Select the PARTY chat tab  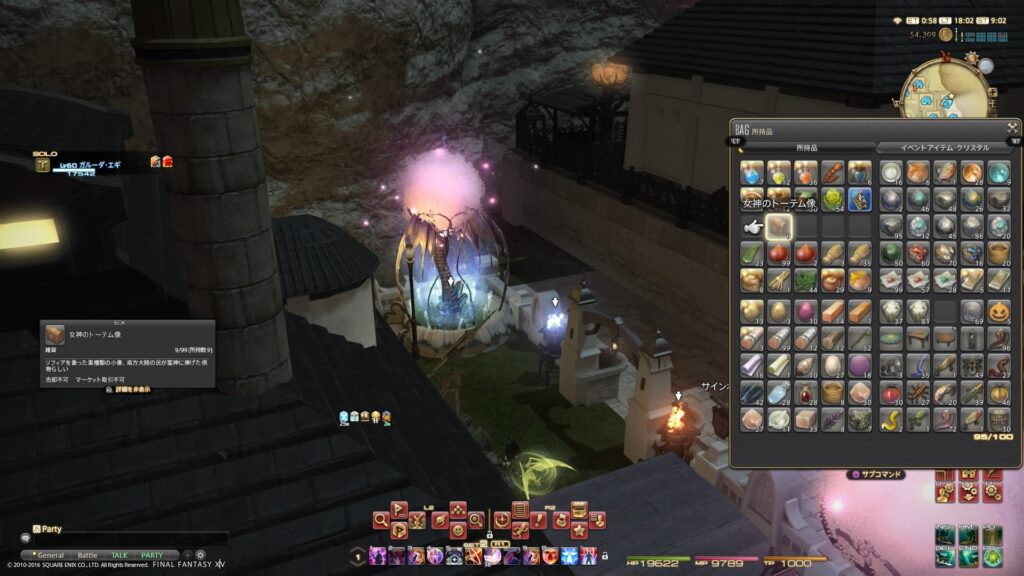(151, 554)
